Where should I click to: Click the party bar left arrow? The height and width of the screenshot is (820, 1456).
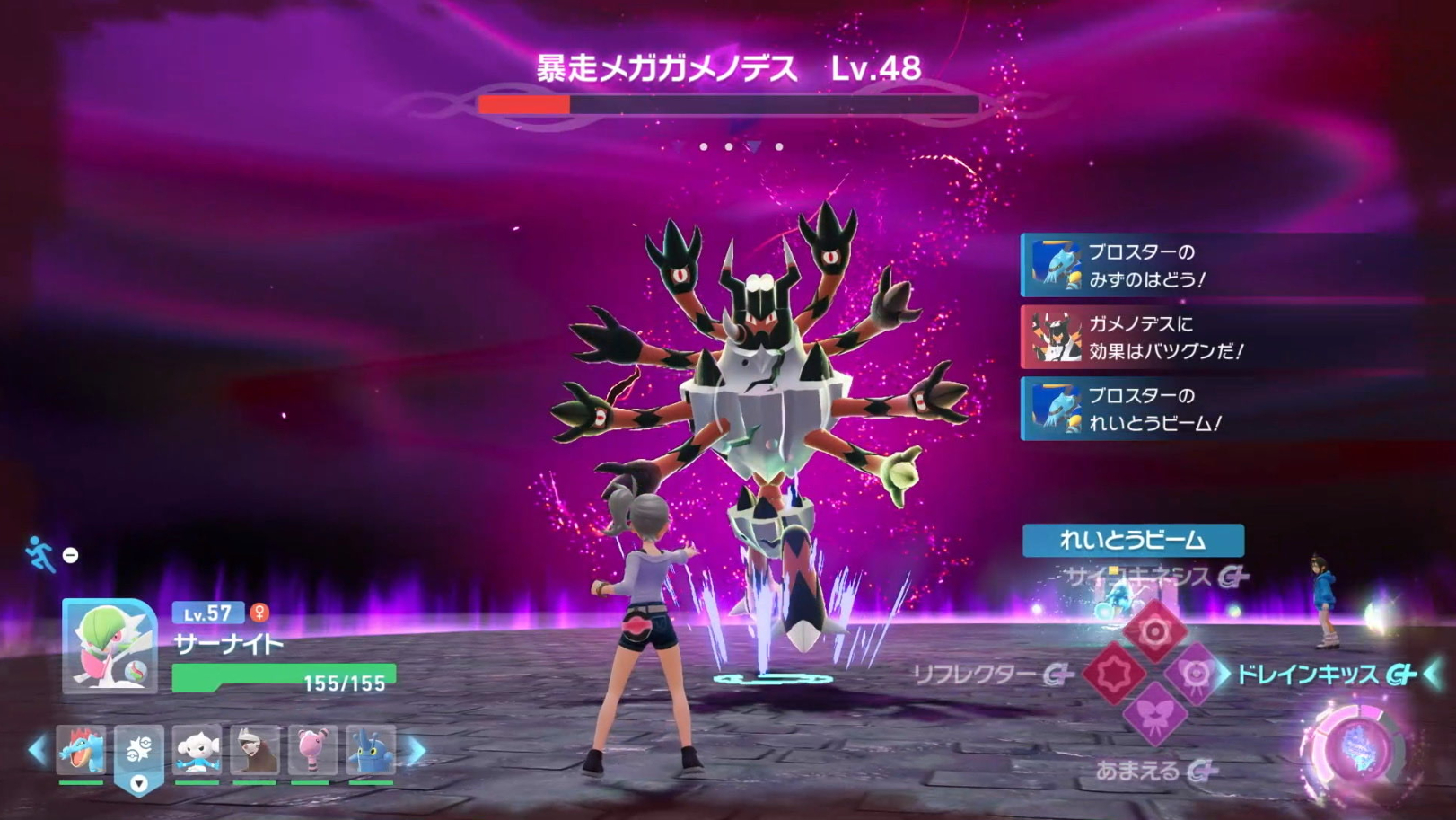tap(37, 751)
